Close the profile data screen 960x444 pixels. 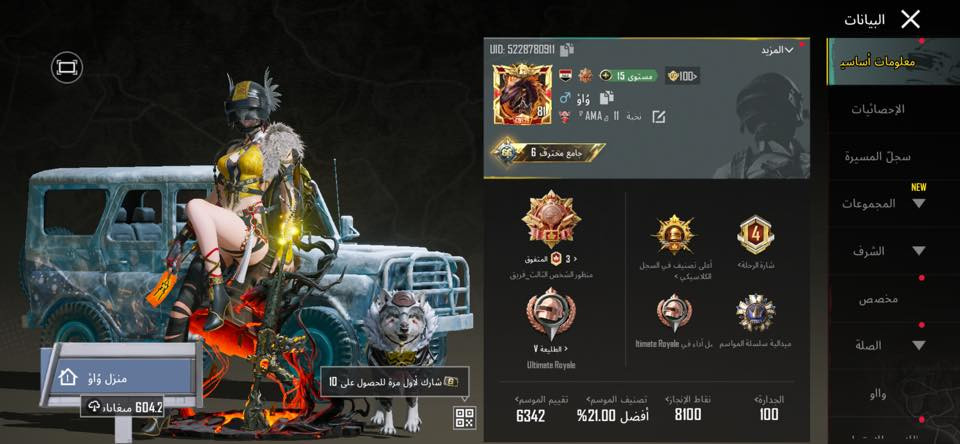[x=910, y=19]
